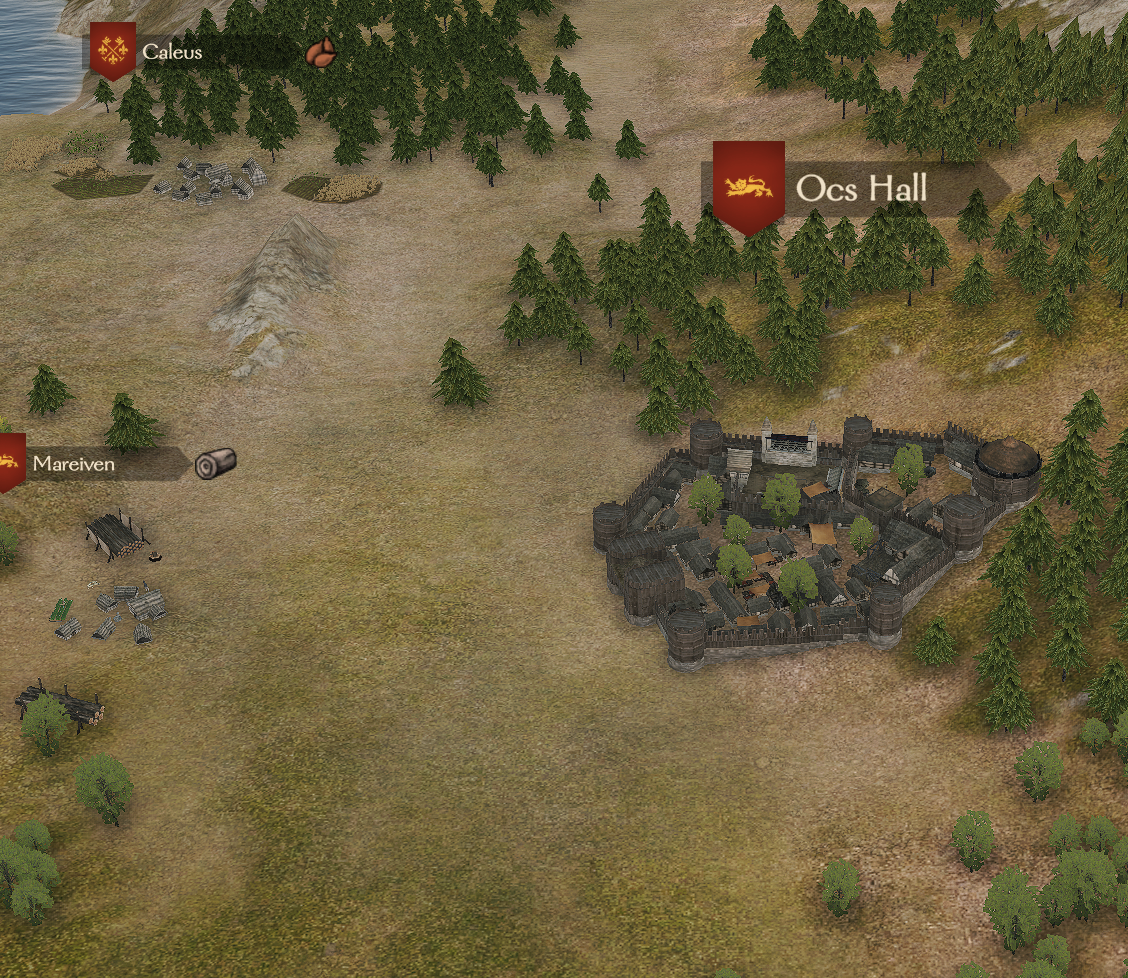1128x978 pixels.
Task: Click the wood log icon beside Mareiven
Action: point(215,462)
